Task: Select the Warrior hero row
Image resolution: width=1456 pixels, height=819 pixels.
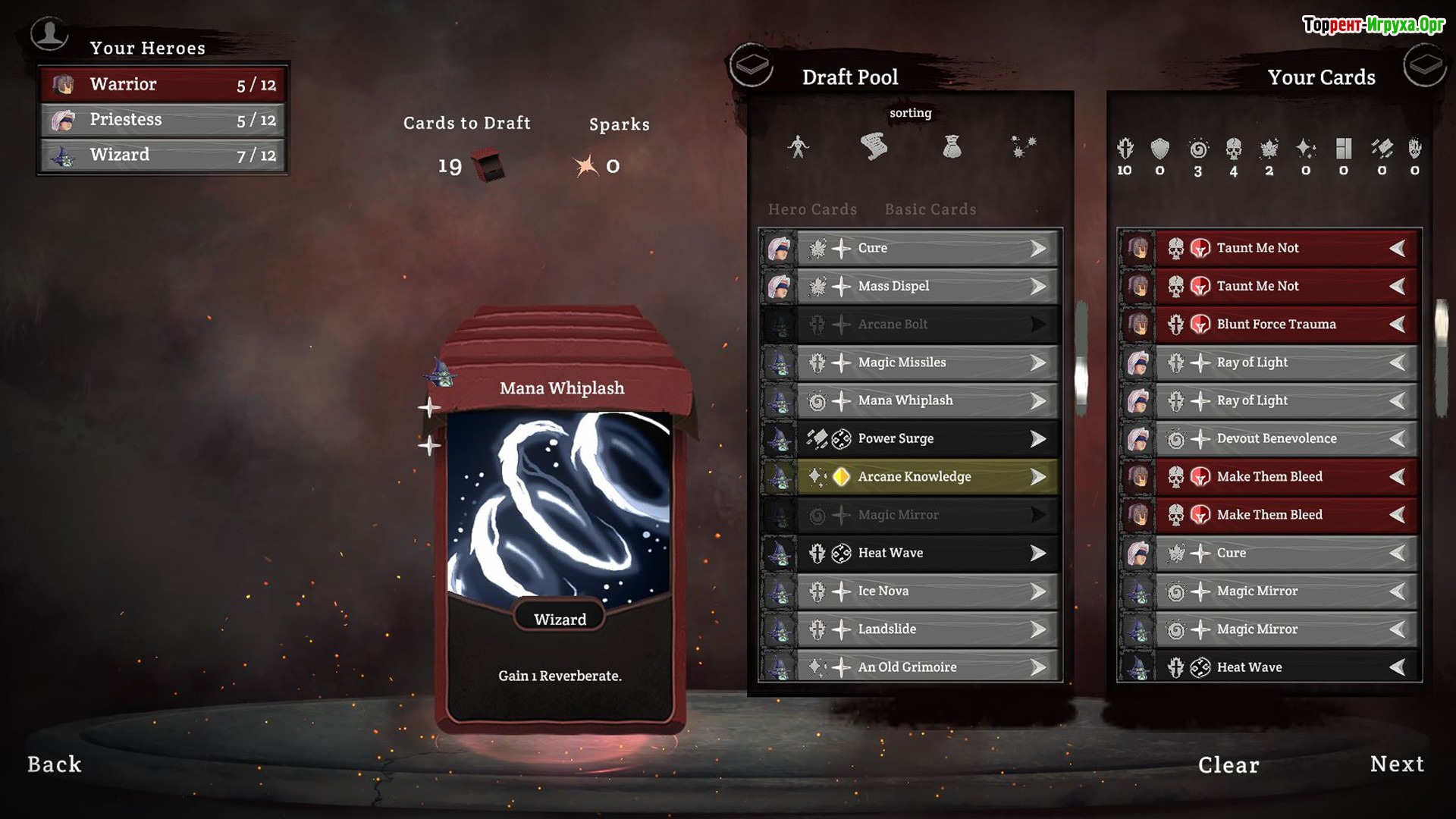Action: coord(163,84)
